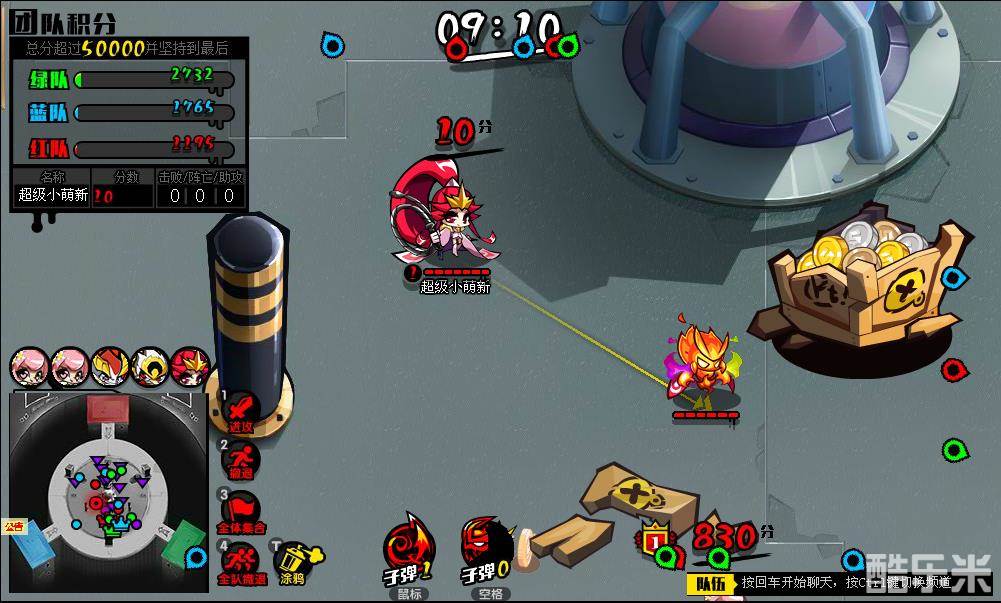Activate the 全体集合 red flag command
The width and height of the screenshot is (1001, 603).
click(241, 510)
